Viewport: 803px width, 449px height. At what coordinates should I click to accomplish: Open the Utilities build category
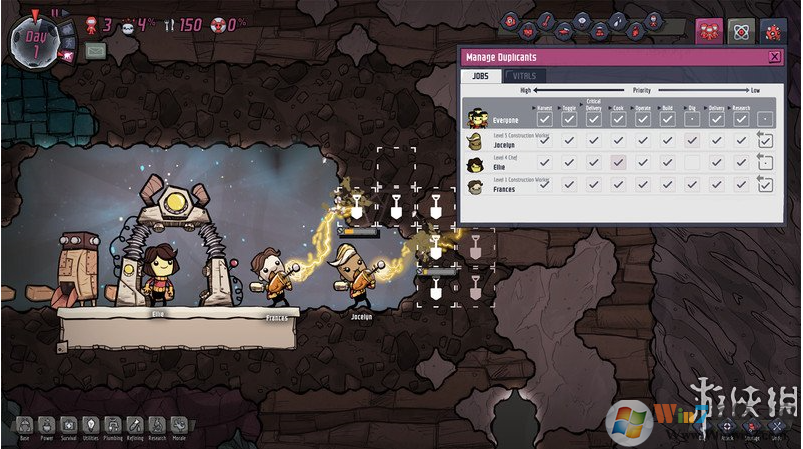point(90,426)
